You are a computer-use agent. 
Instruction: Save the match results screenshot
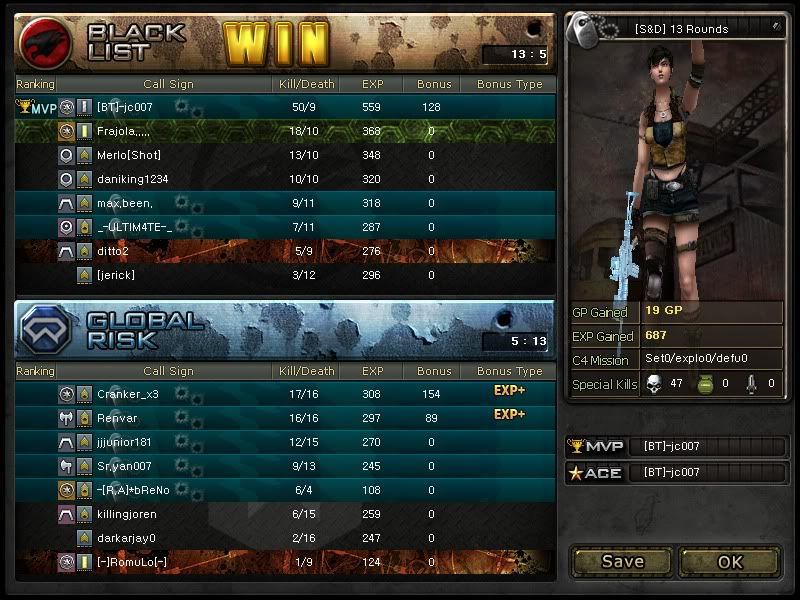[x=622, y=561]
